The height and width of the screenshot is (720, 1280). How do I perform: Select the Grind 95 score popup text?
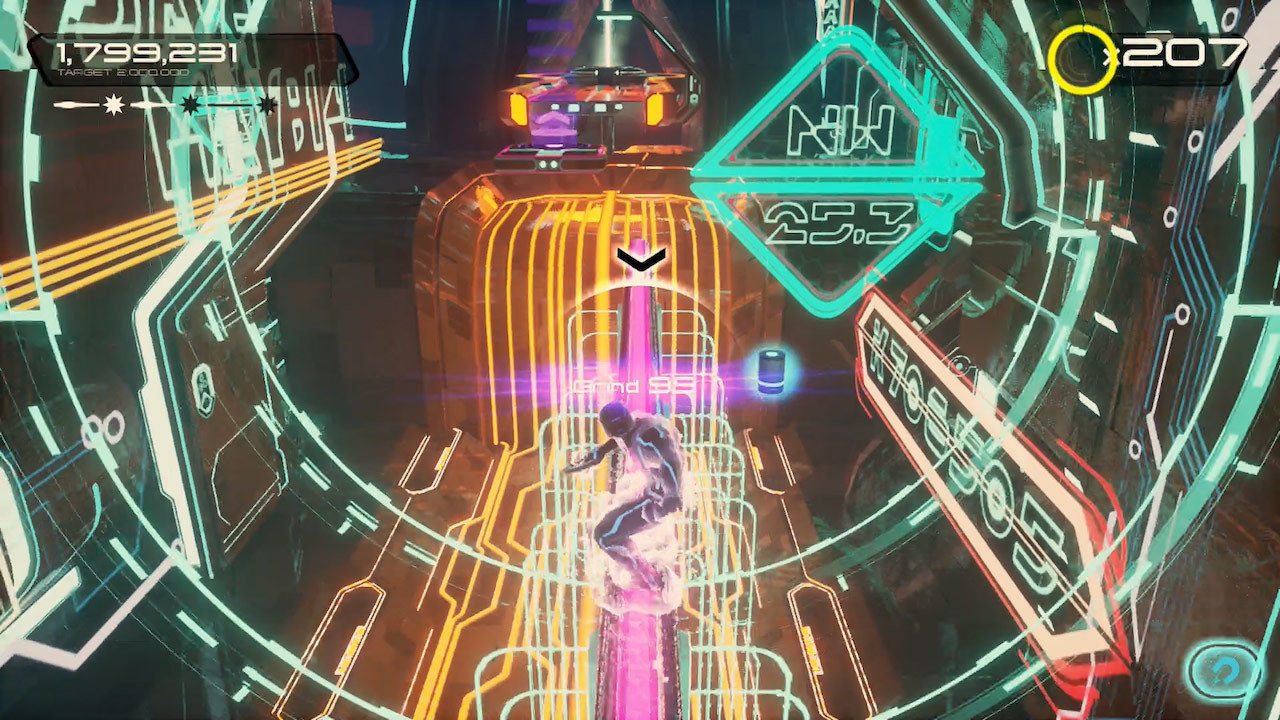click(x=634, y=384)
